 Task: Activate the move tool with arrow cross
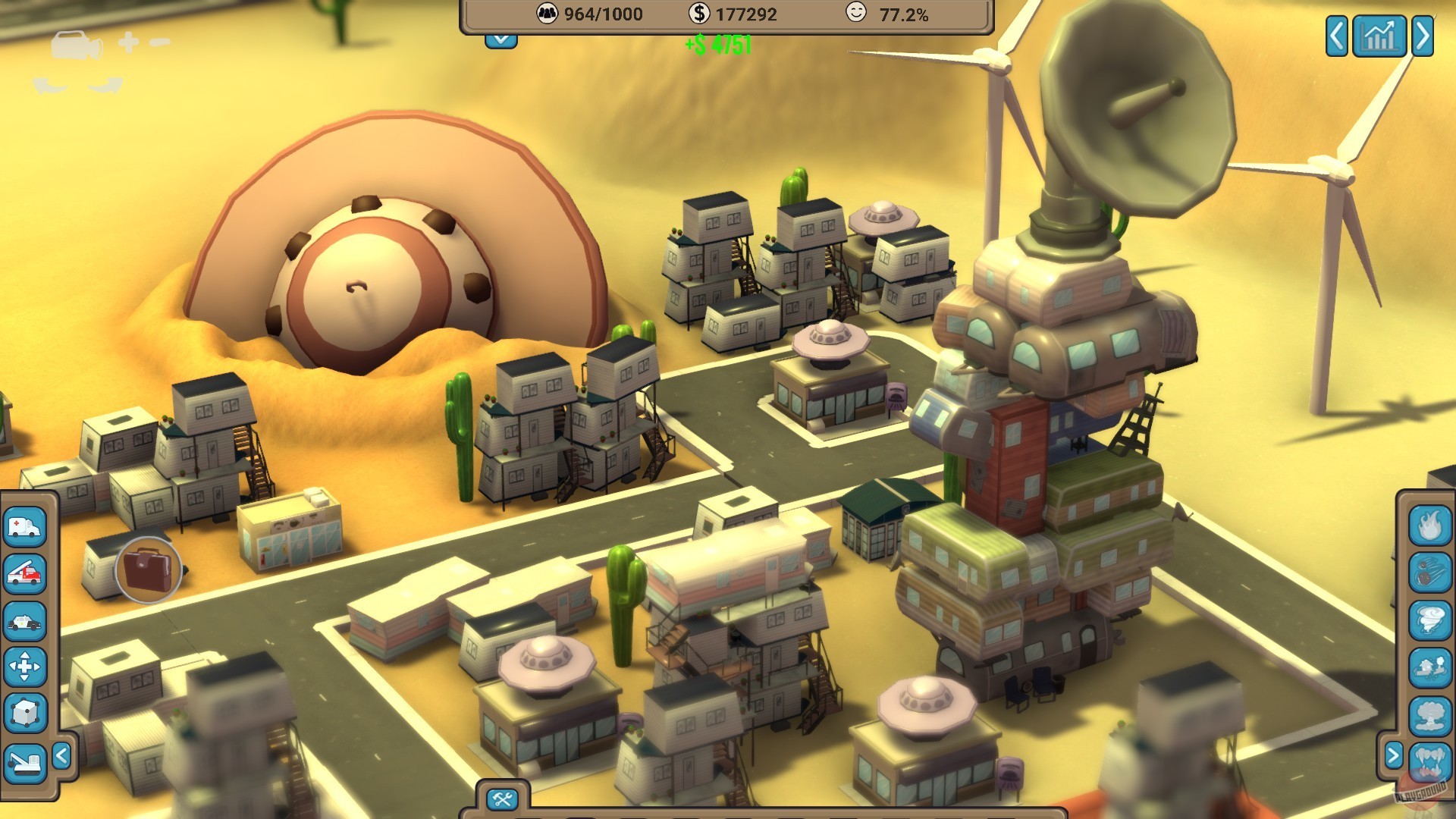coord(25,665)
